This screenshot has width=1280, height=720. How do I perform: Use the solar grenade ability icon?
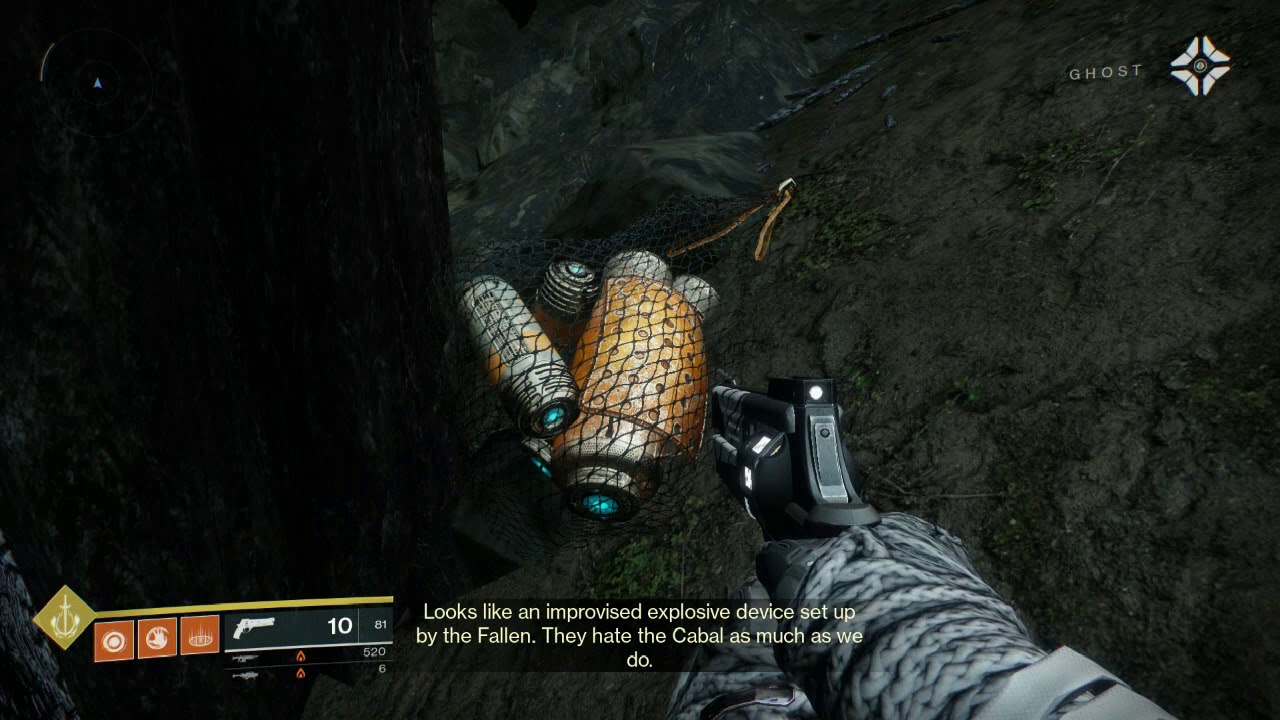[114, 638]
